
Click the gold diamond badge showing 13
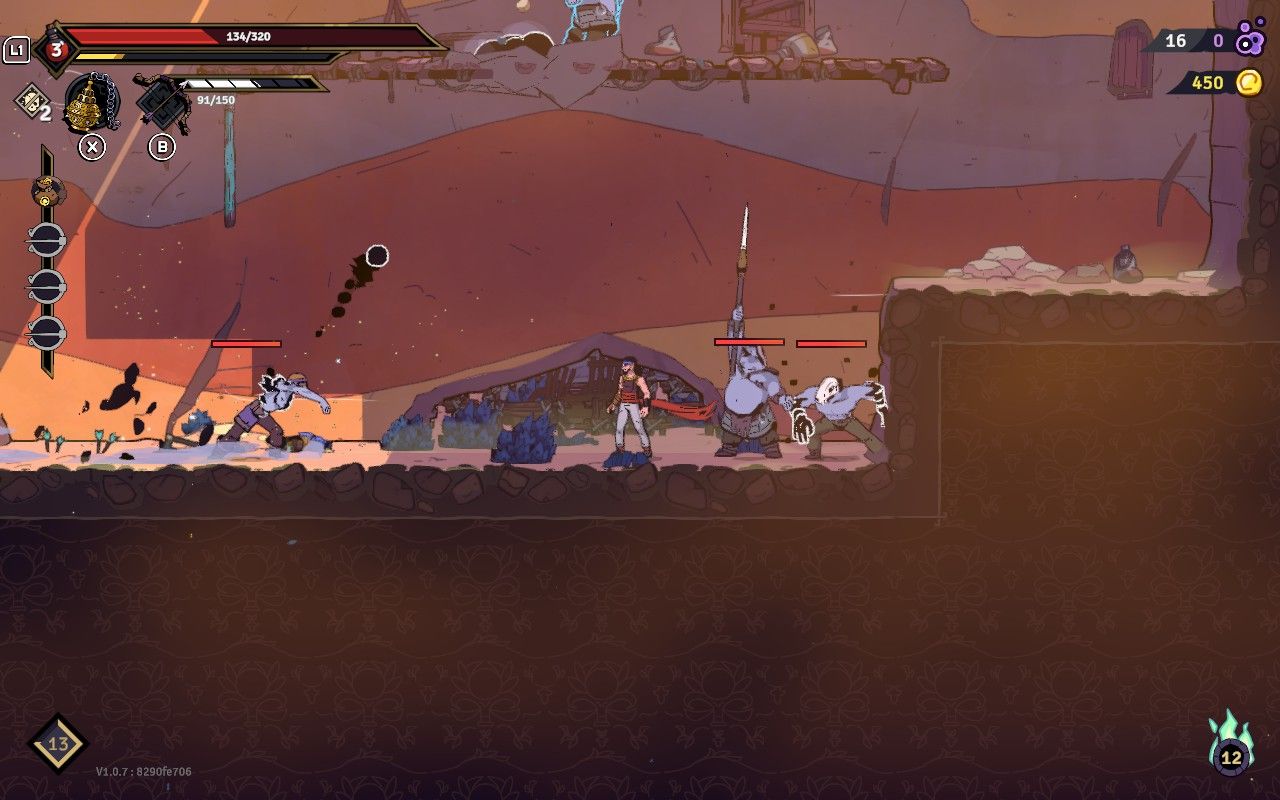pyautogui.click(x=58, y=743)
